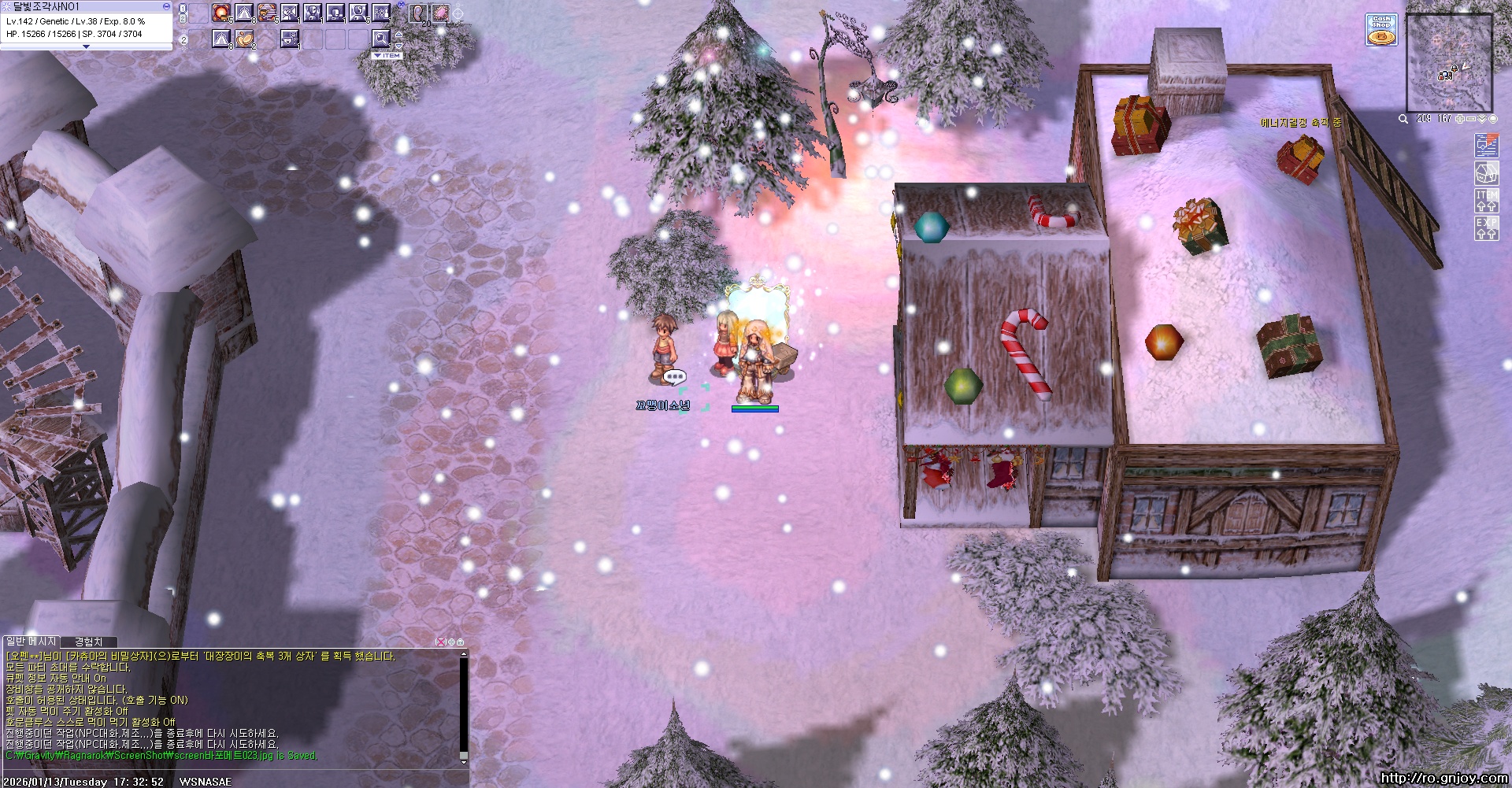Click the house icon on the right sidebar
This screenshot has height=788, width=1512.
click(1486, 173)
